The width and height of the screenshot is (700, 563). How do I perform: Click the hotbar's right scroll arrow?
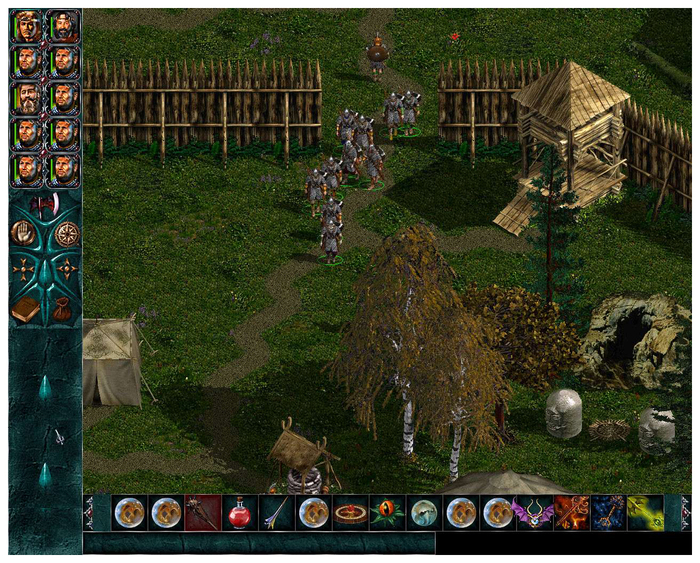tap(685, 512)
